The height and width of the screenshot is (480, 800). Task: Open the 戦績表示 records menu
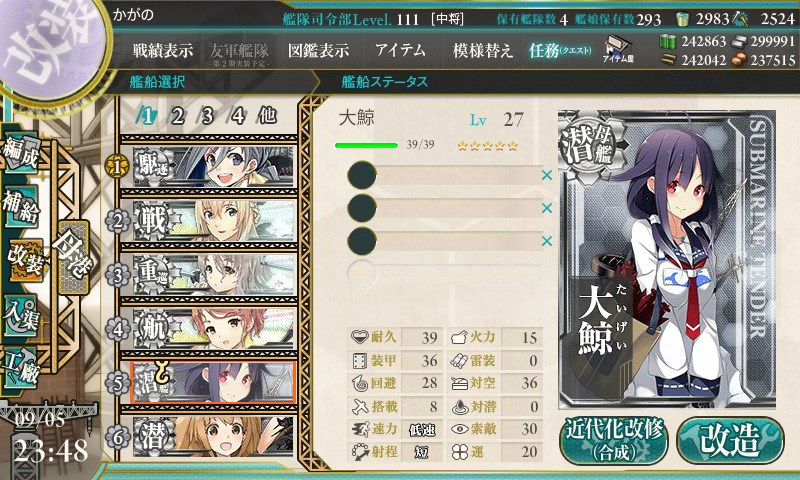[x=163, y=50]
